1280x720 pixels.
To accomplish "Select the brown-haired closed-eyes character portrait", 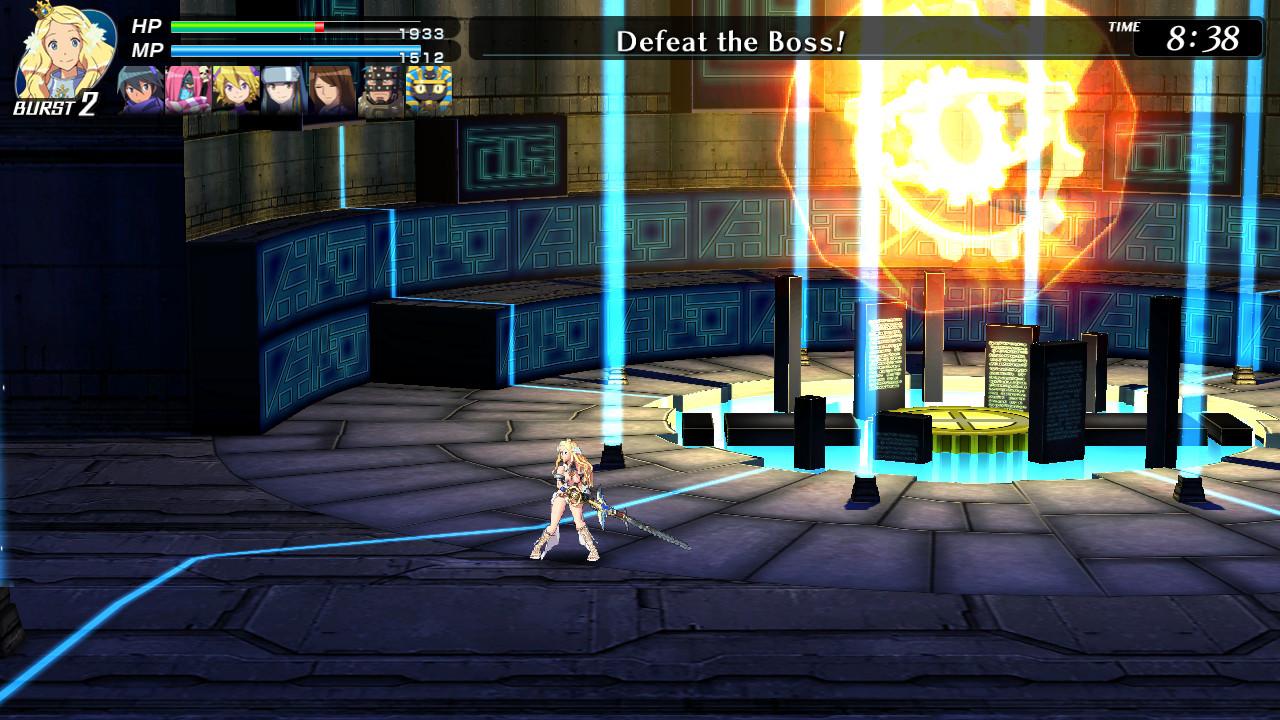I will (x=332, y=91).
